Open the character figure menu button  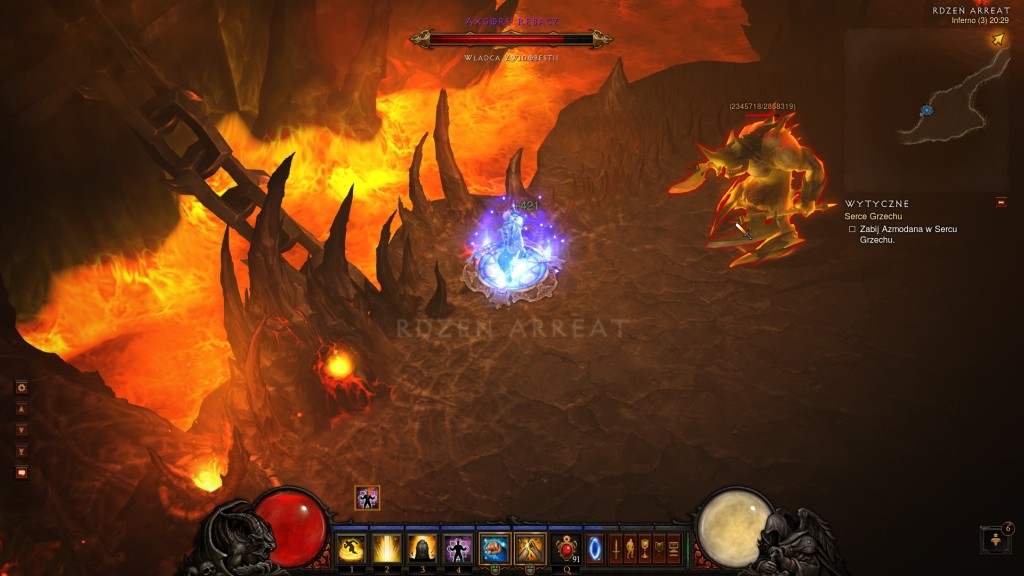(x=630, y=548)
